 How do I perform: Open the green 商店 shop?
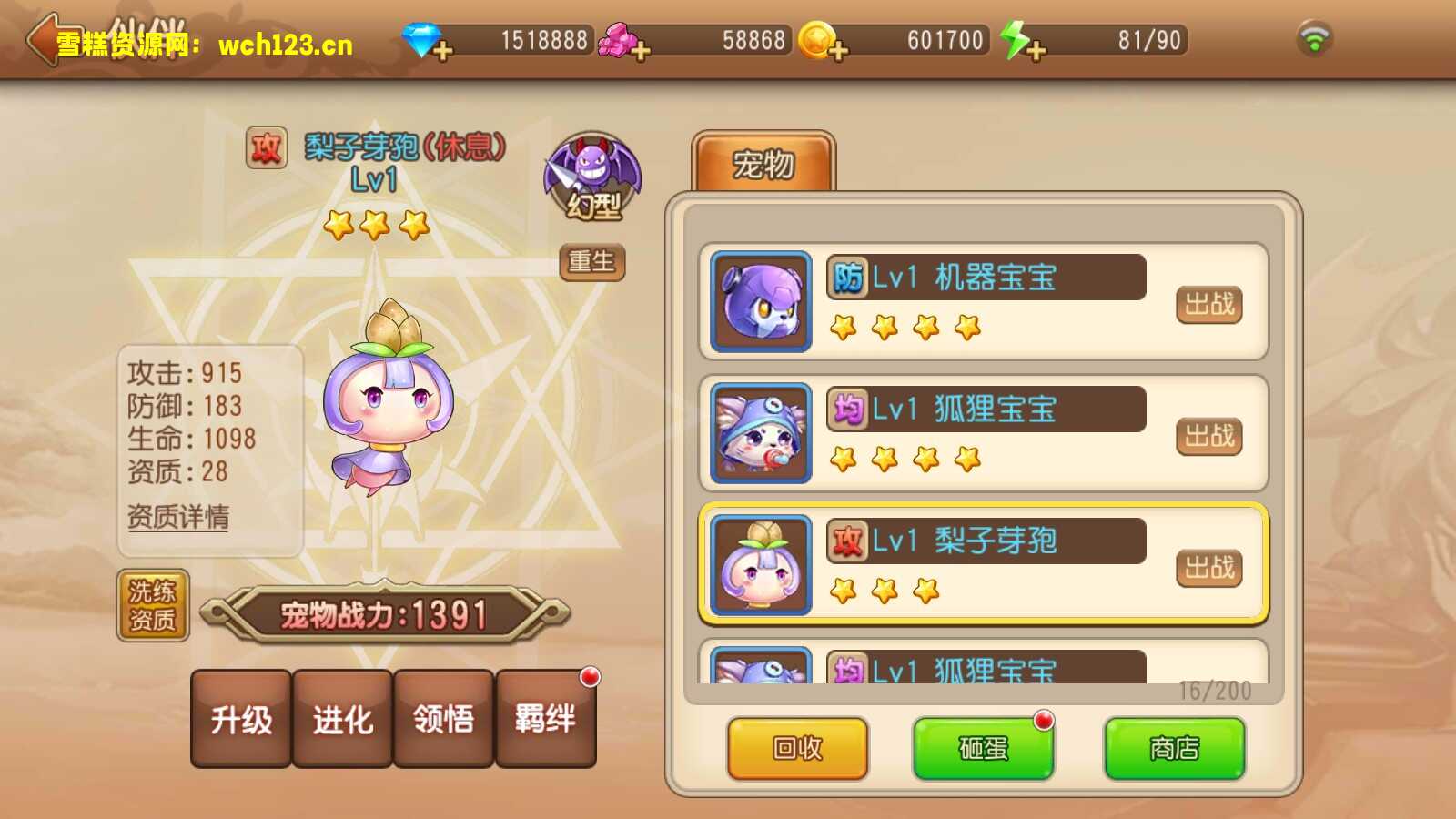[x=1174, y=748]
